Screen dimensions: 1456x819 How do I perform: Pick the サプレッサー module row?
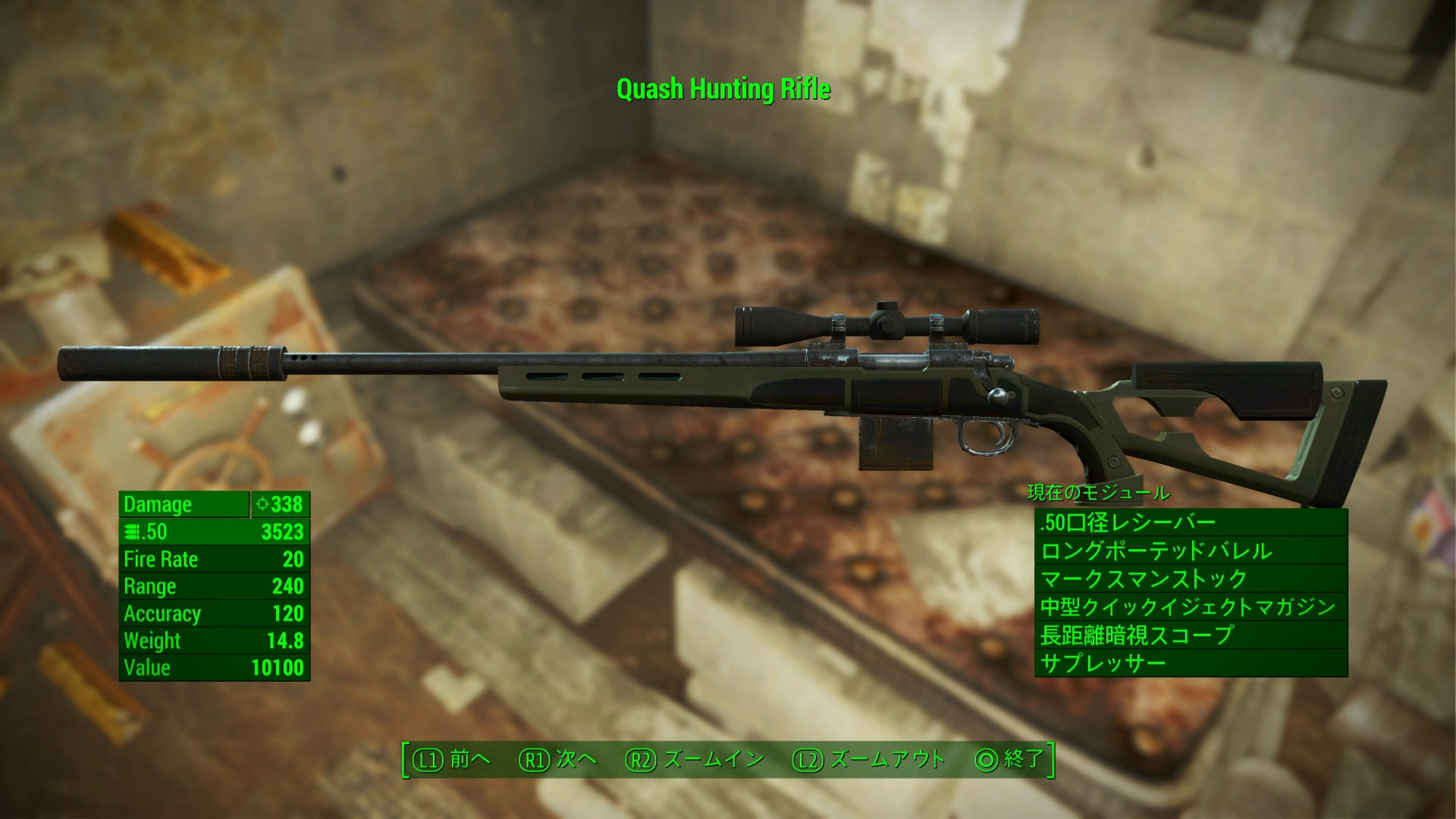pyautogui.click(x=1191, y=664)
